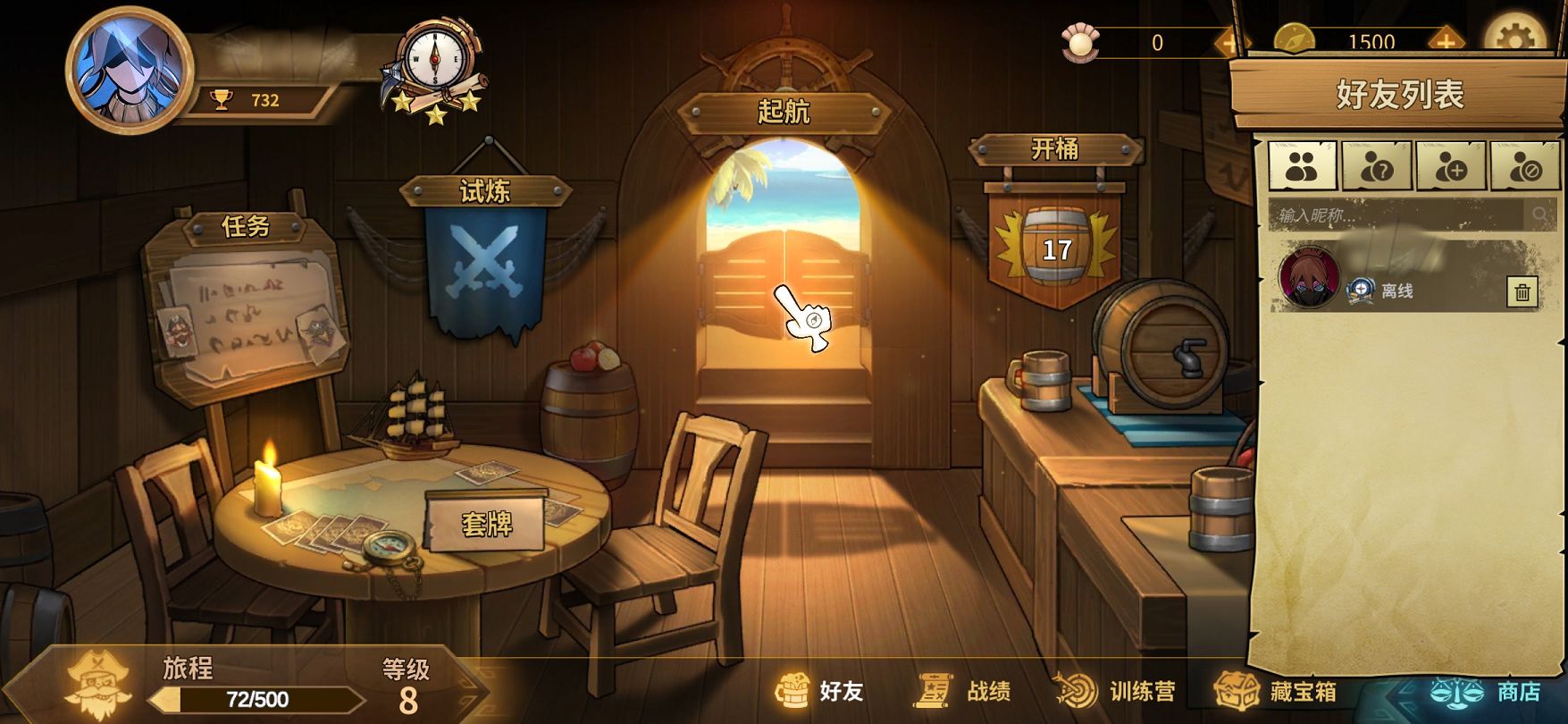Viewport: 1568px width, 724px height.
Task: Open the settings gear icon
Action: point(1515,39)
